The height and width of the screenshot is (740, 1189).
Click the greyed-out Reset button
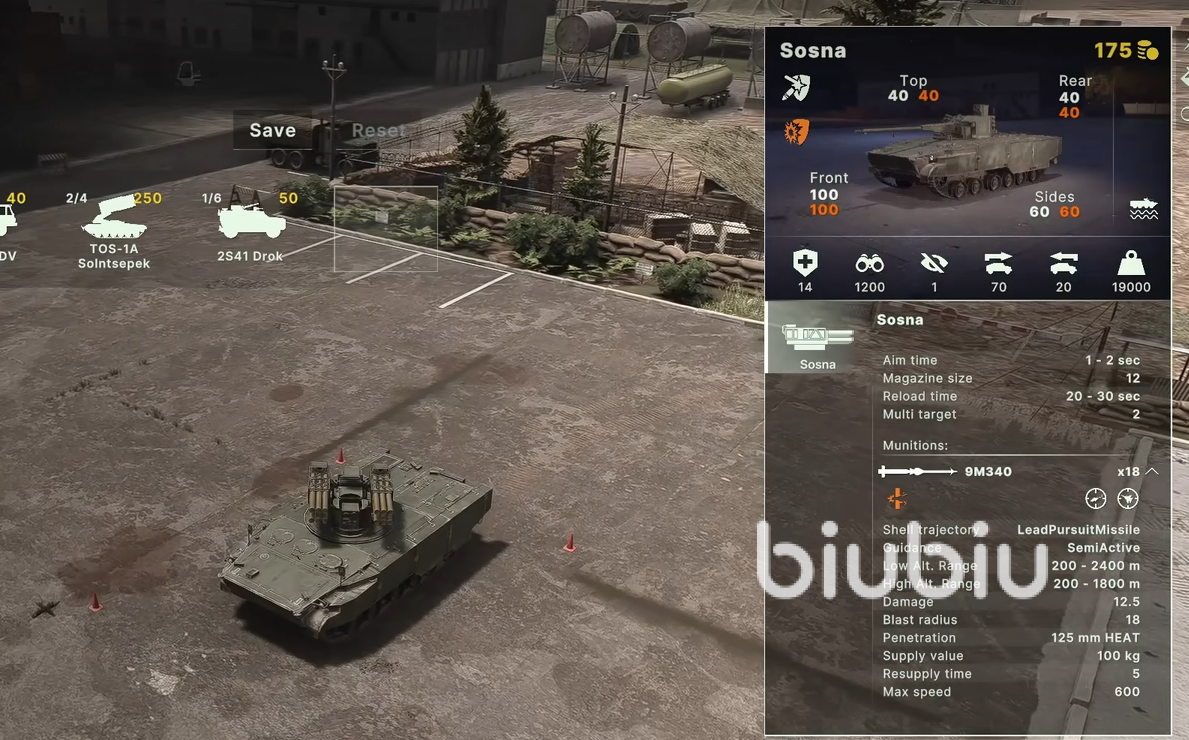378,130
